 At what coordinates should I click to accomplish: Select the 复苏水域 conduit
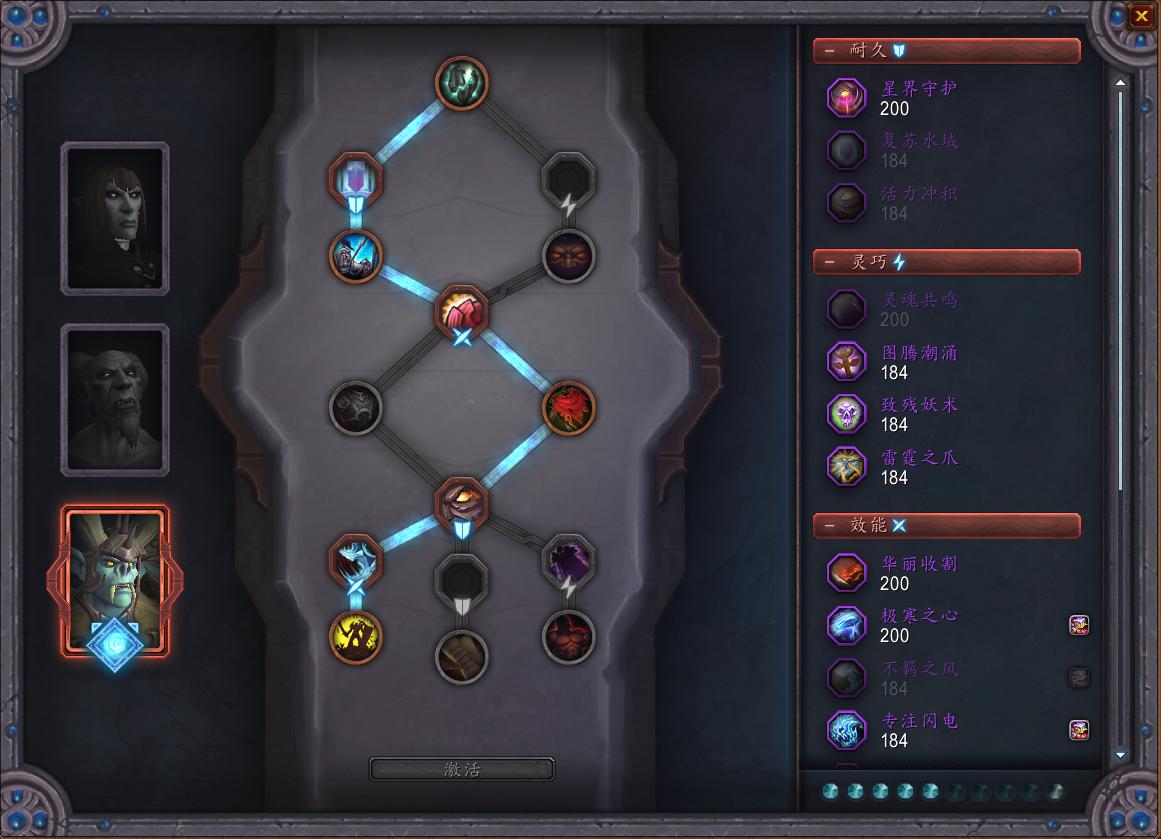tap(847, 150)
